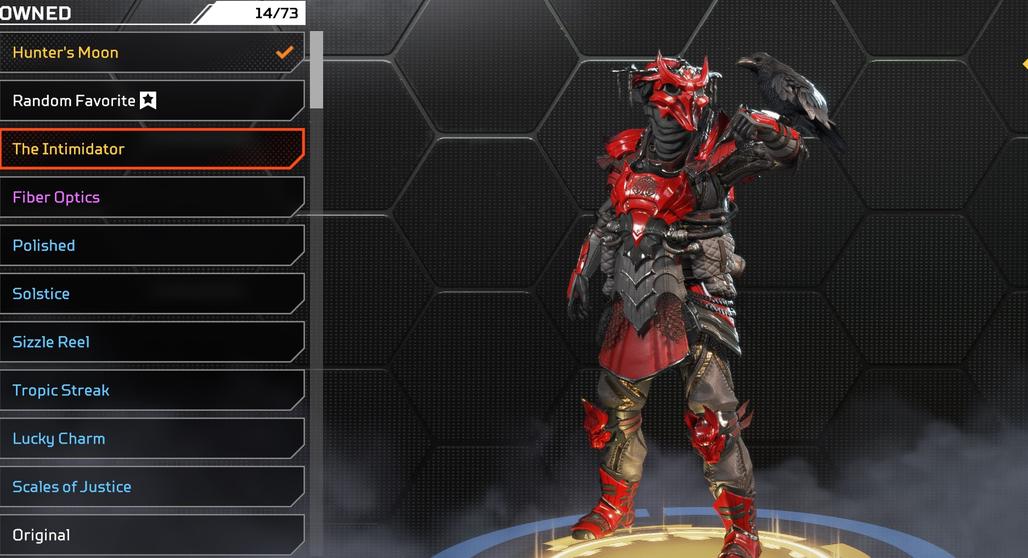
Task: Preview the Sizzle Reel skin
Action: pyautogui.click(x=150, y=342)
